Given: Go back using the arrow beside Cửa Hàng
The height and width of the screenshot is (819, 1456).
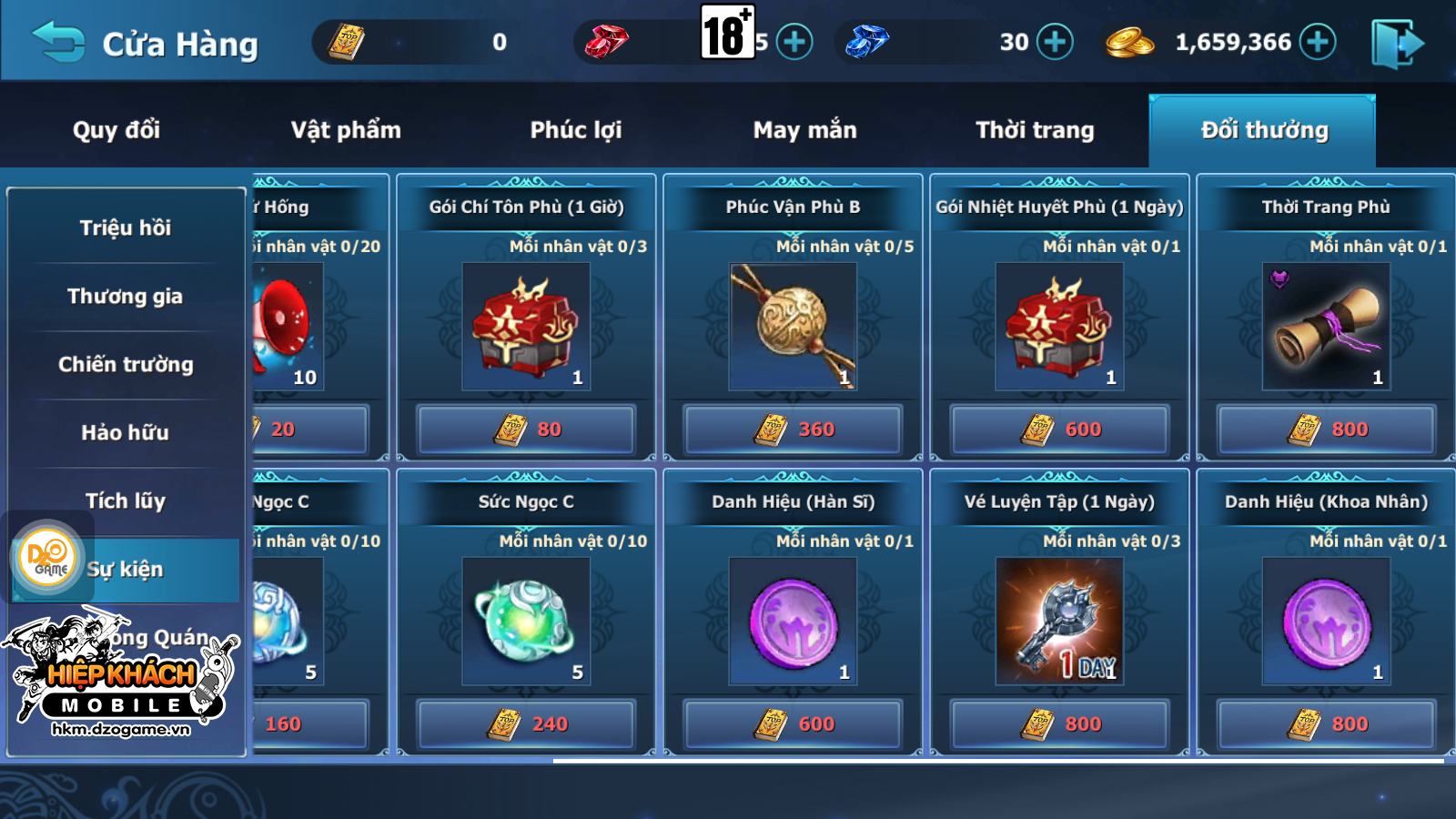Looking at the screenshot, I should [x=57, y=42].
